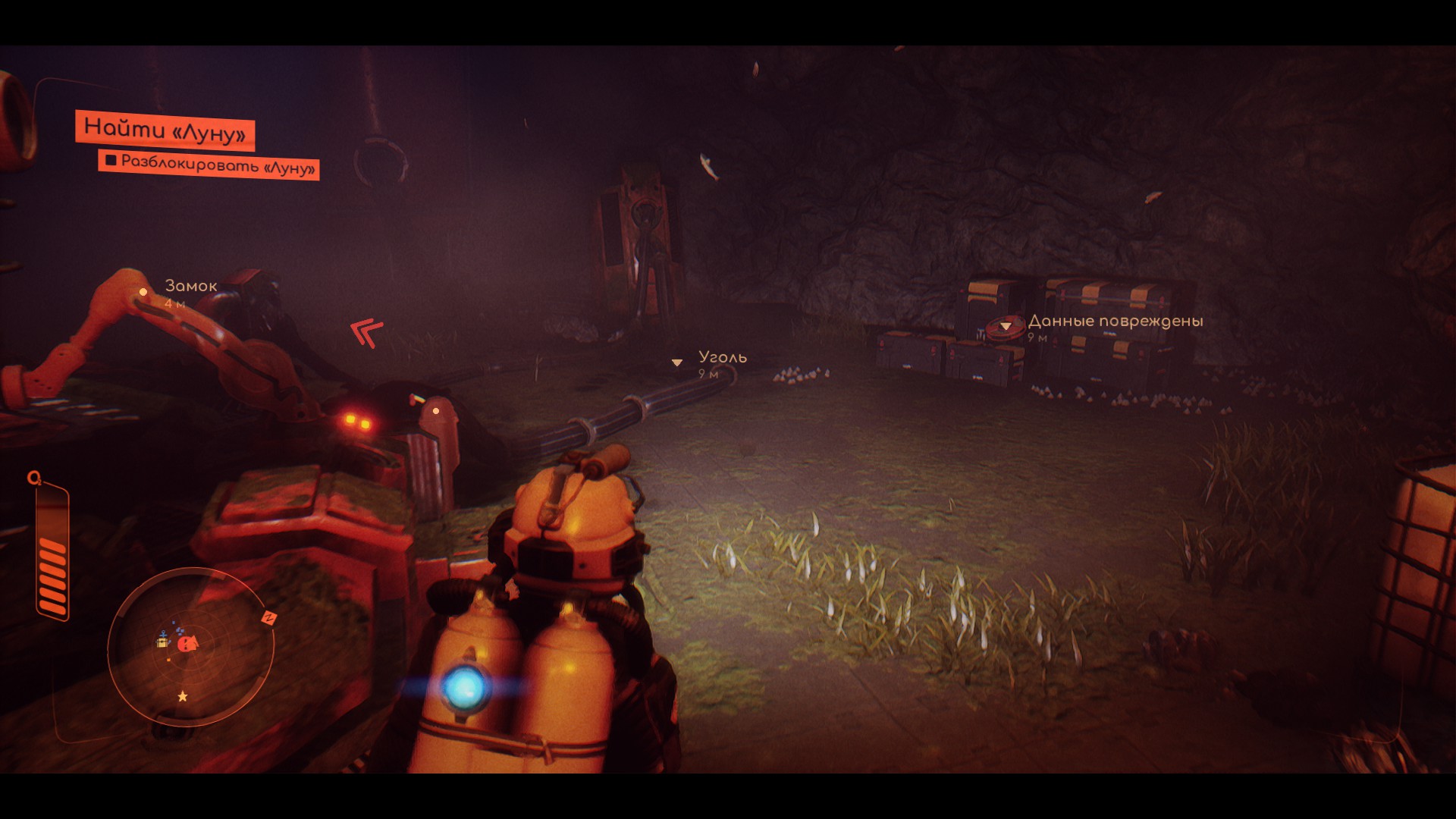The image size is (1456, 819).
Task: Select the star marker on the minimap
Action: [x=183, y=696]
